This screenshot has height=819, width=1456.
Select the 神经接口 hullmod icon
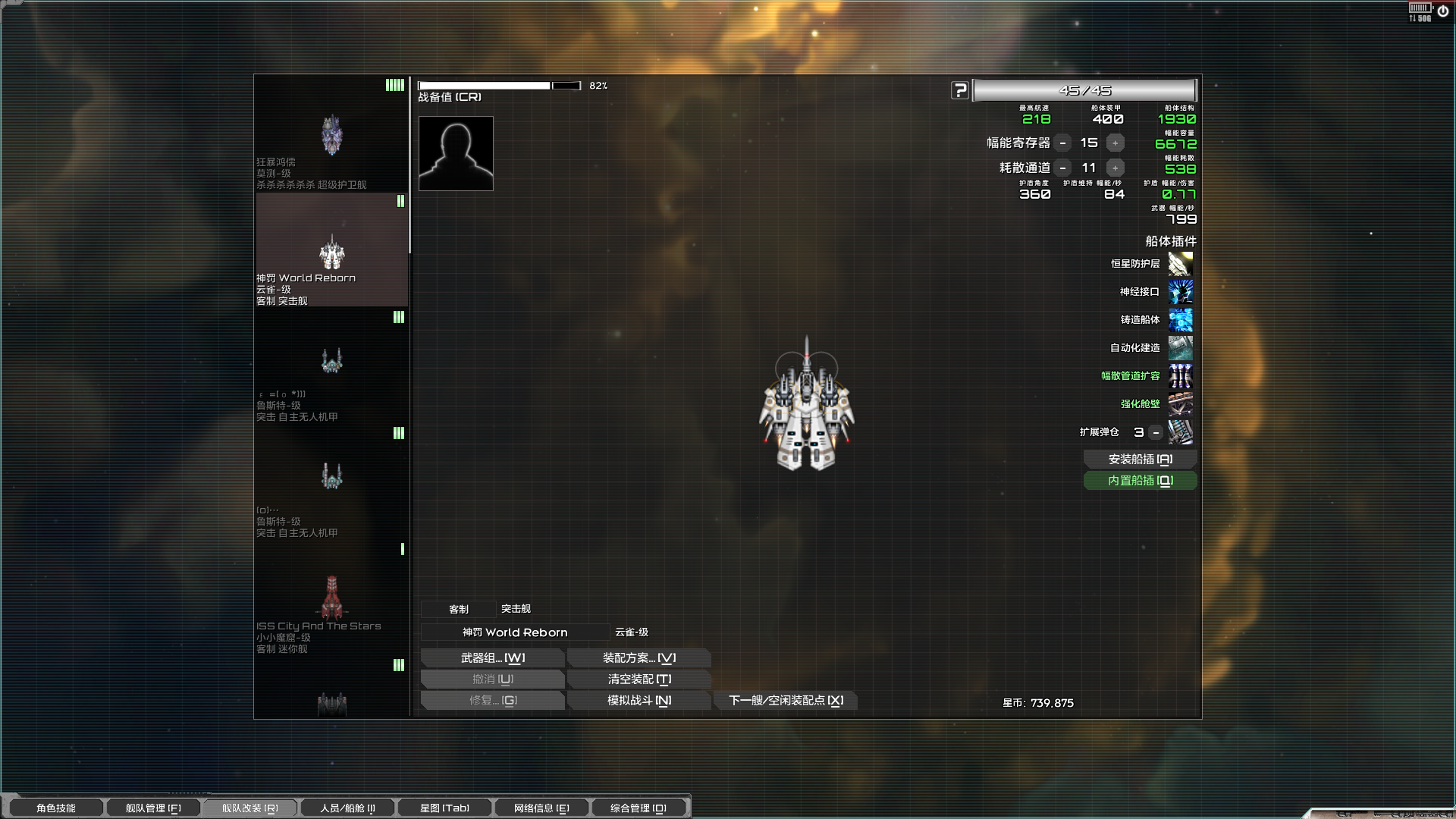(x=1181, y=292)
